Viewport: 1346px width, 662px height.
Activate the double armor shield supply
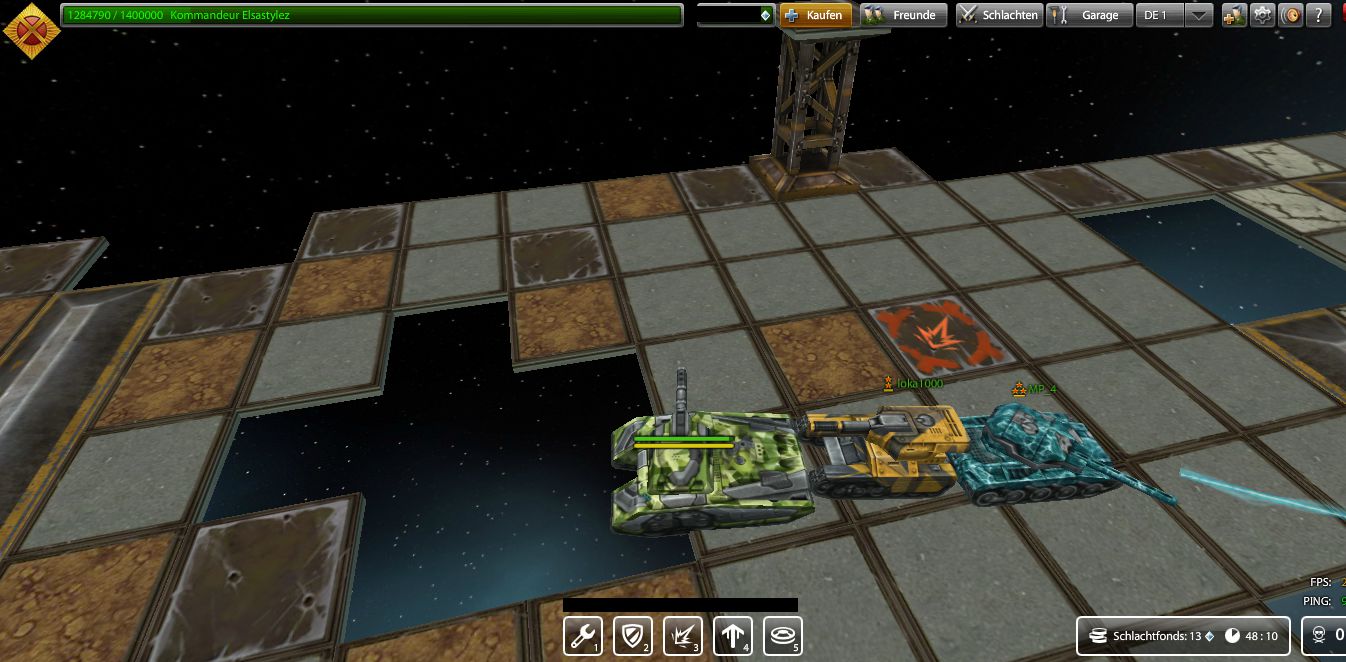633,635
